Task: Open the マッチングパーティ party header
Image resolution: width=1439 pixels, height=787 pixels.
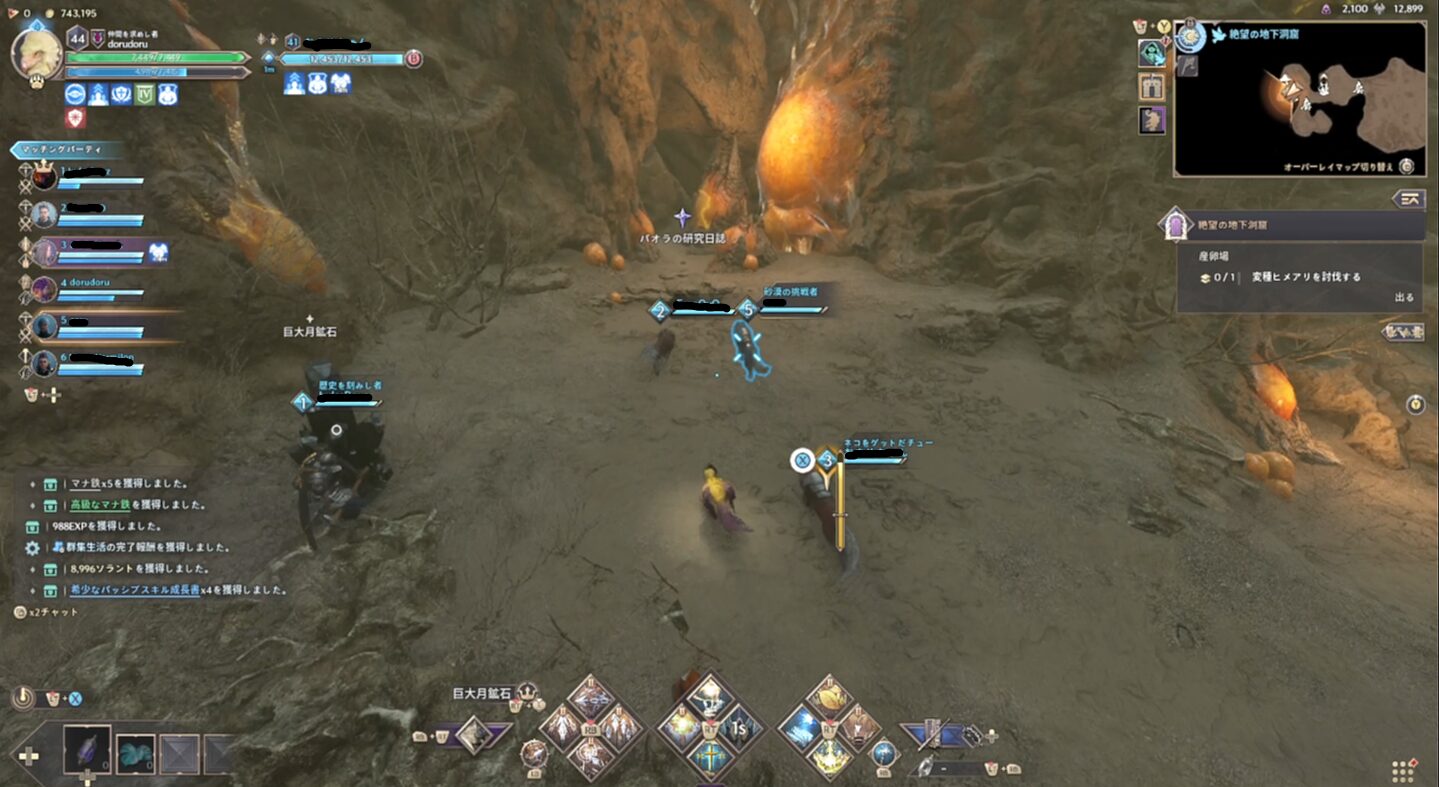Action: [68, 150]
